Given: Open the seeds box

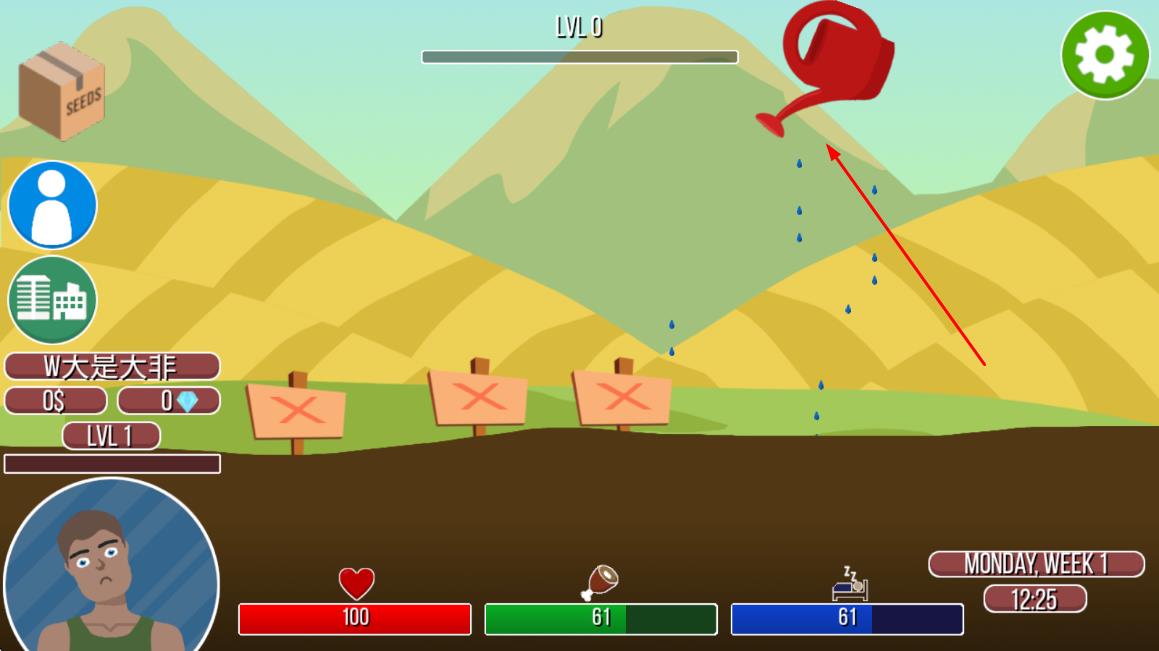Looking at the screenshot, I should 62,91.
